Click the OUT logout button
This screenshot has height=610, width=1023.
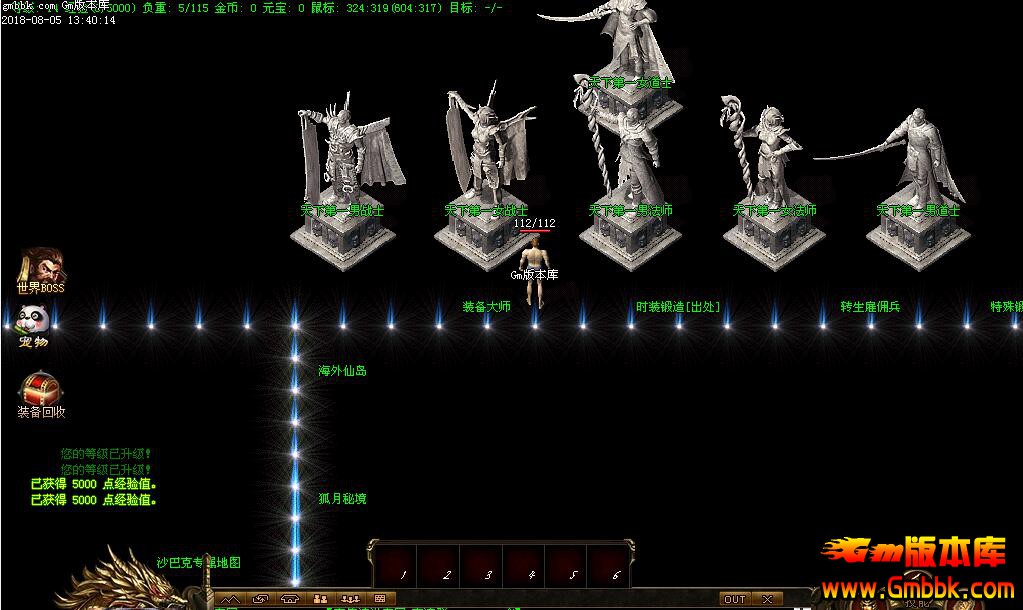click(735, 599)
